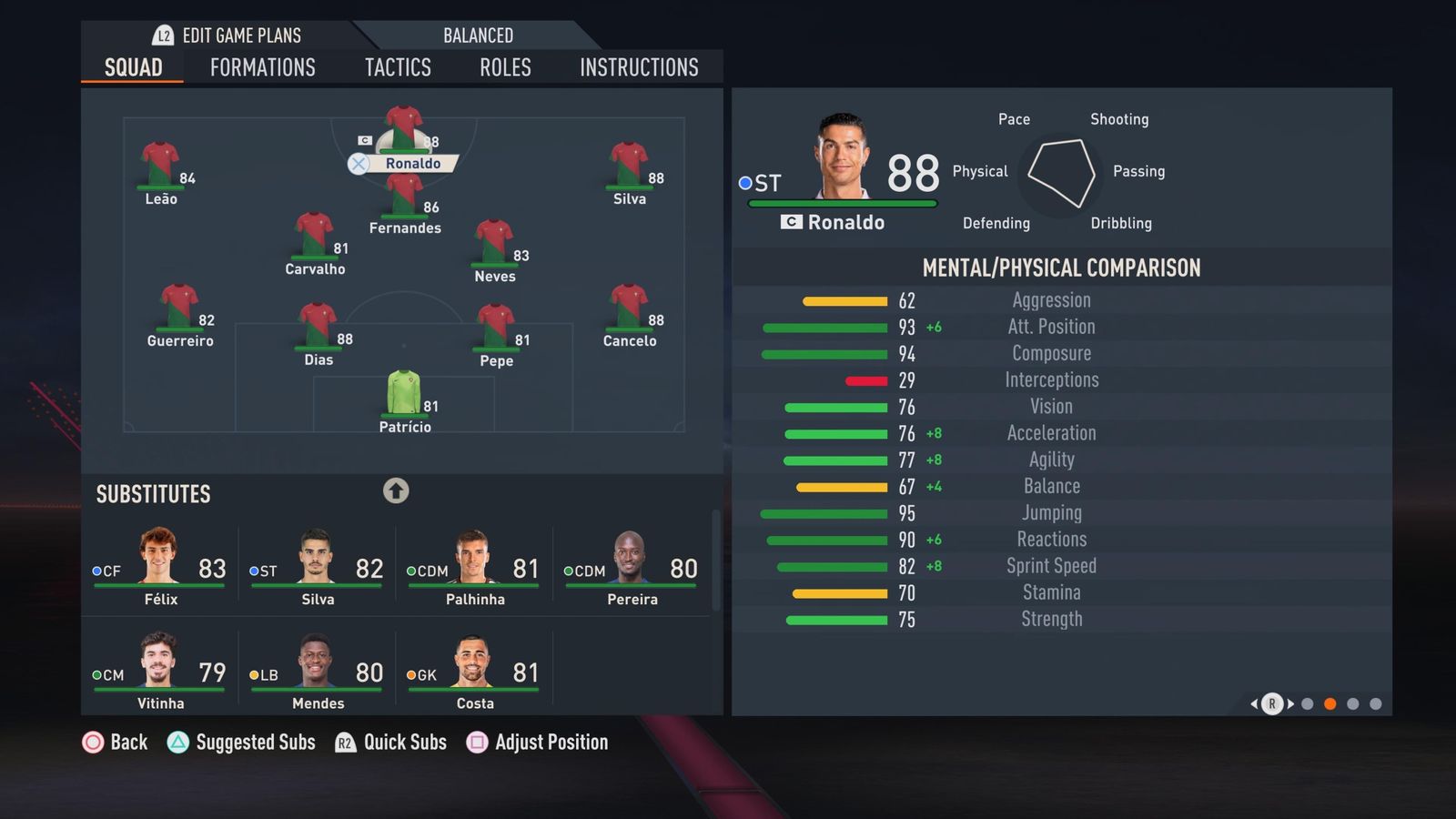Click the Quick Subs label

coord(404,743)
